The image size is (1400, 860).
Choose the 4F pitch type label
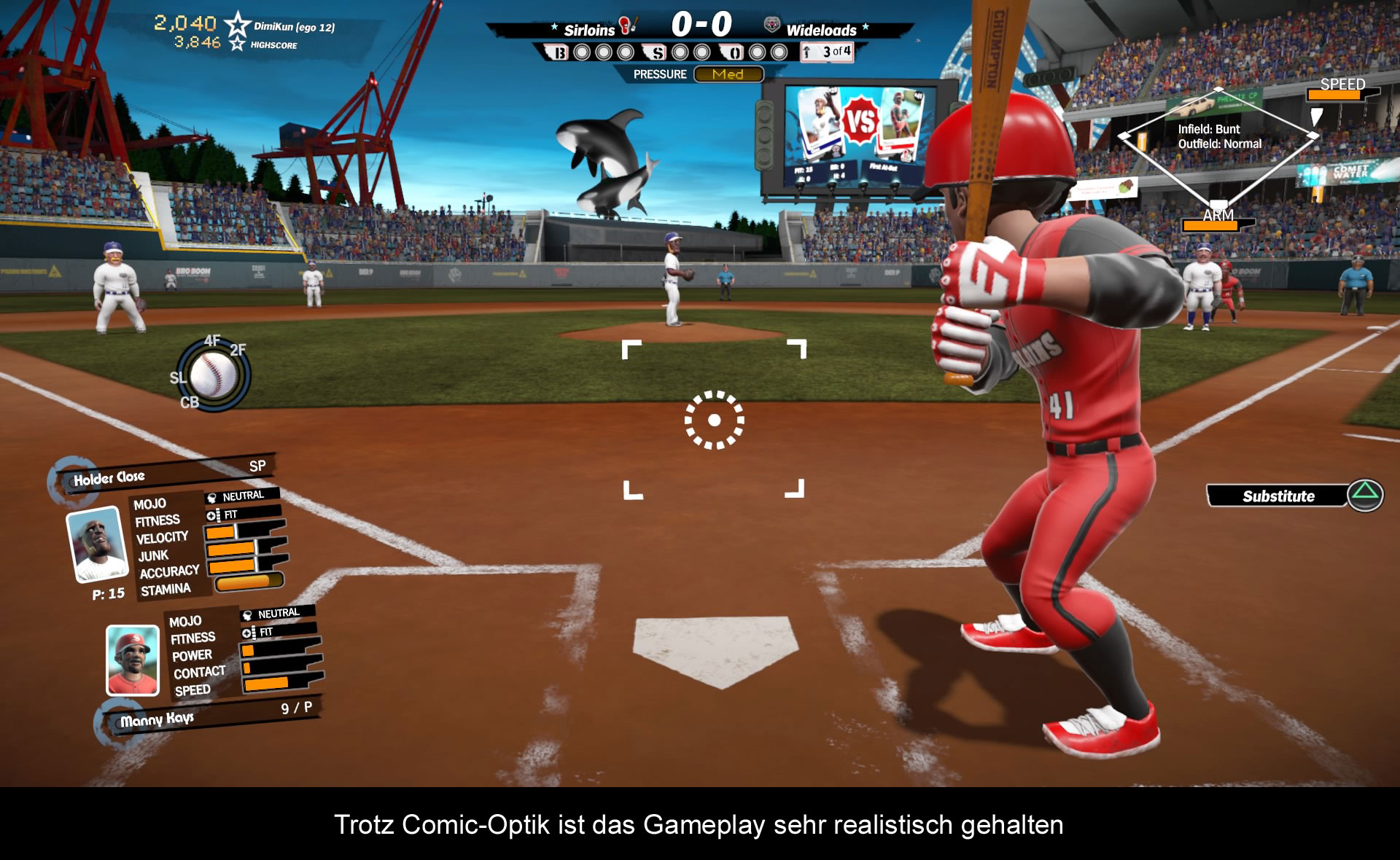click(x=211, y=340)
